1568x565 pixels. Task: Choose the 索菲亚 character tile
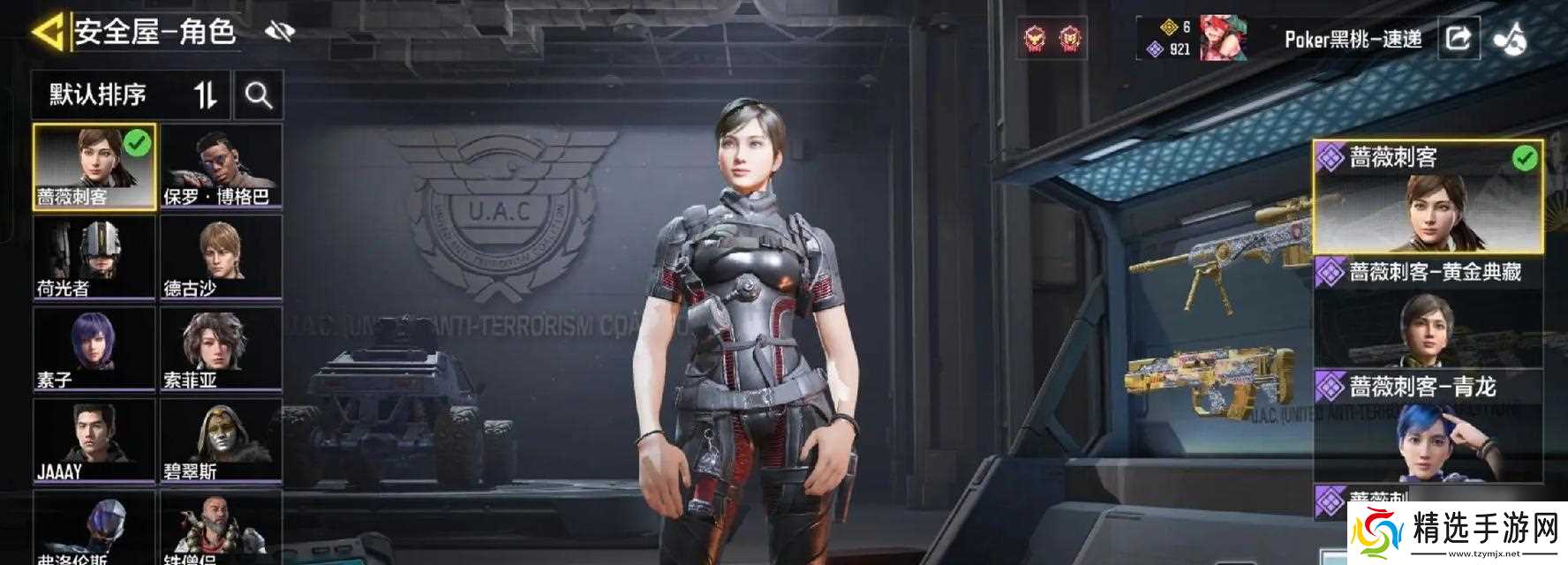221,349
